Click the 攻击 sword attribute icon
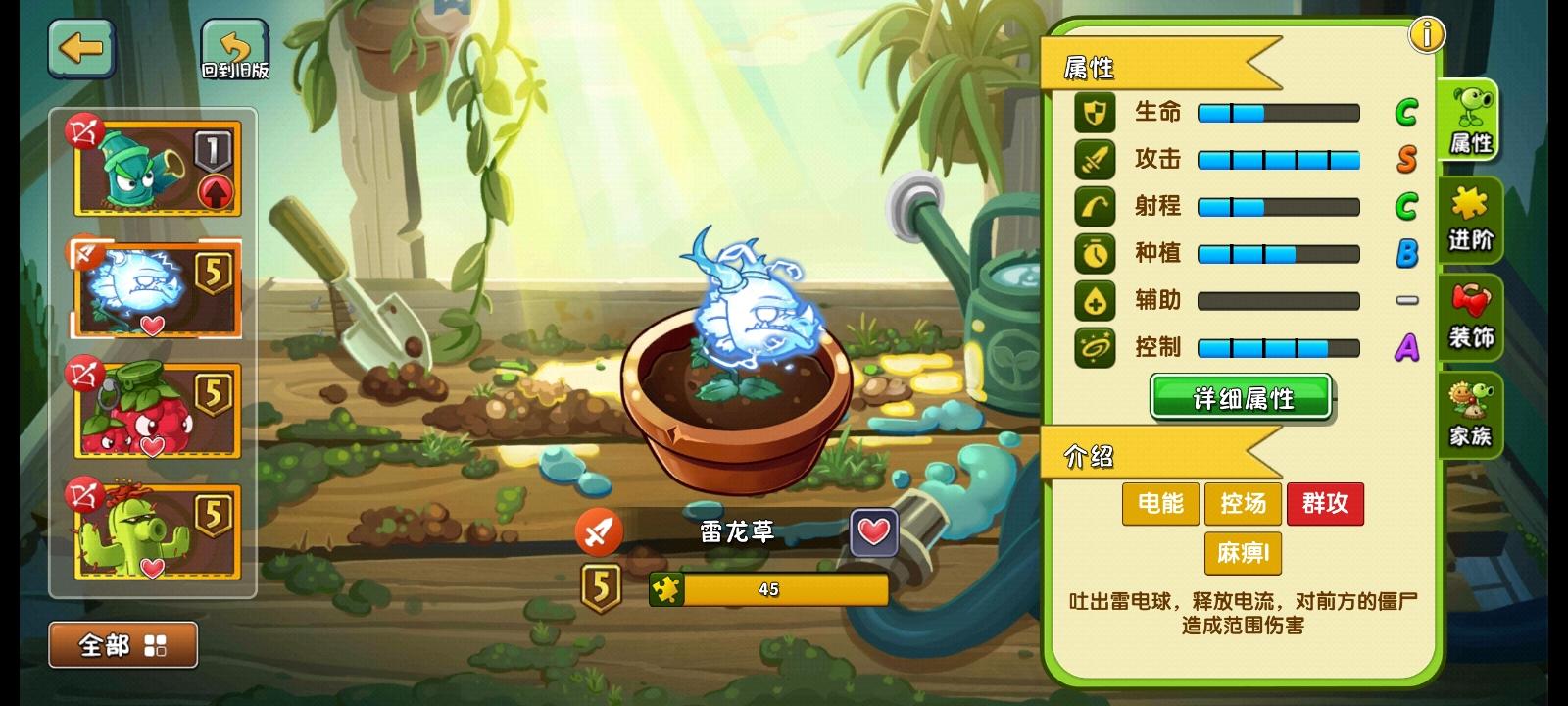 coord(1095,160)
